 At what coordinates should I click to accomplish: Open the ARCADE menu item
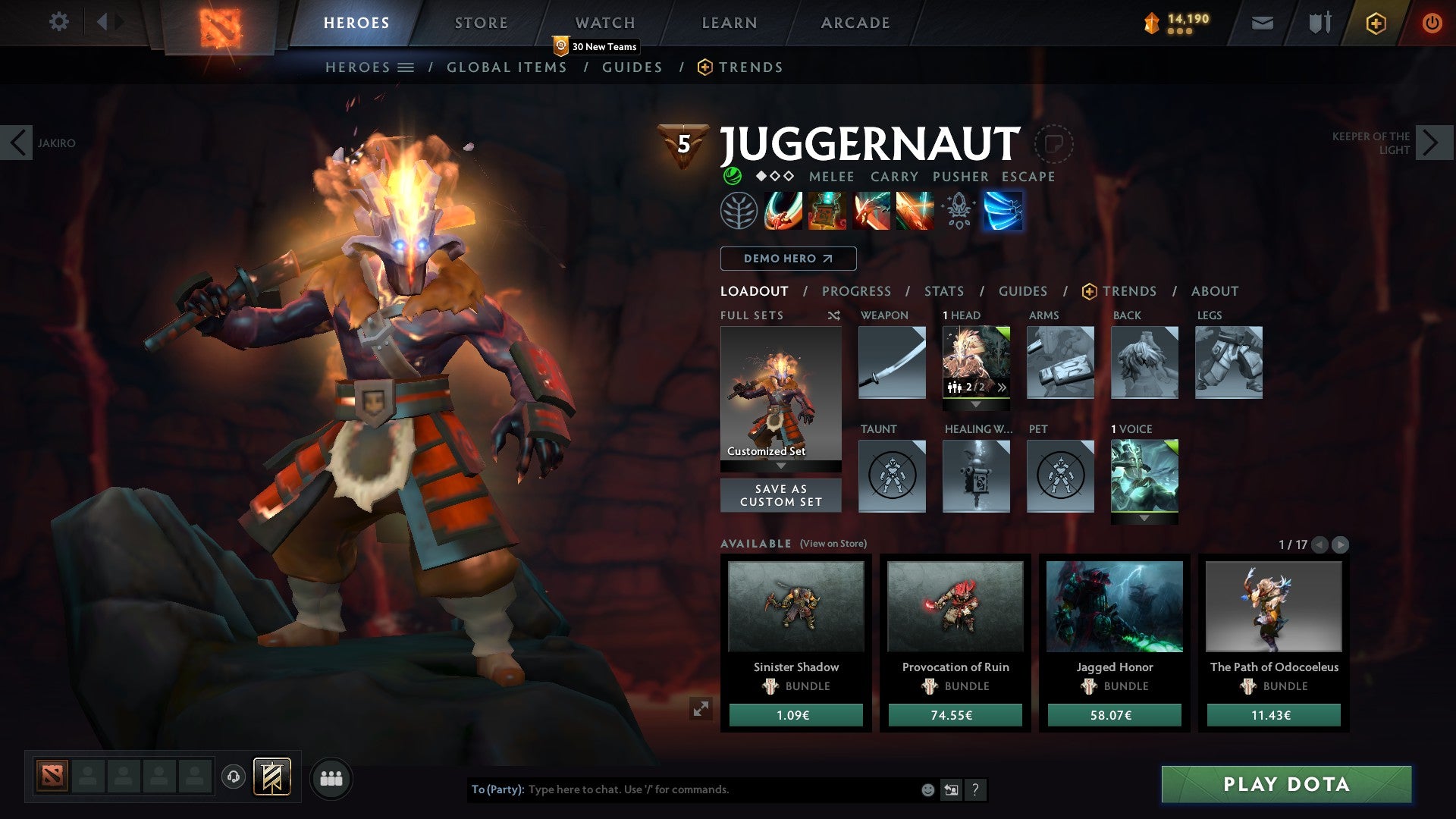coord(855,22)
